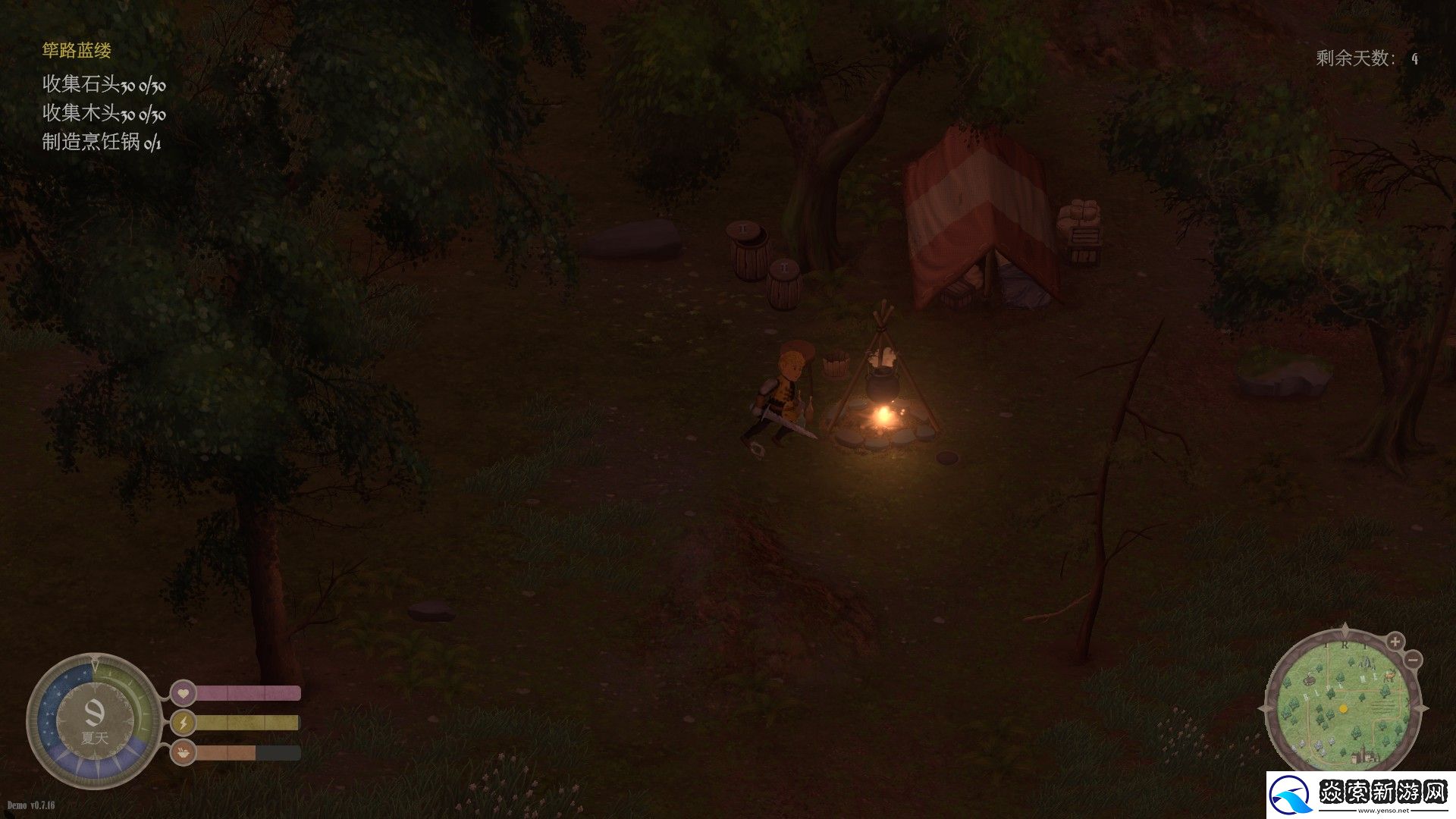The image size is (1456, 819).
Task: Click the lightning bolt stamina icon
Action: tap(183, 723)
